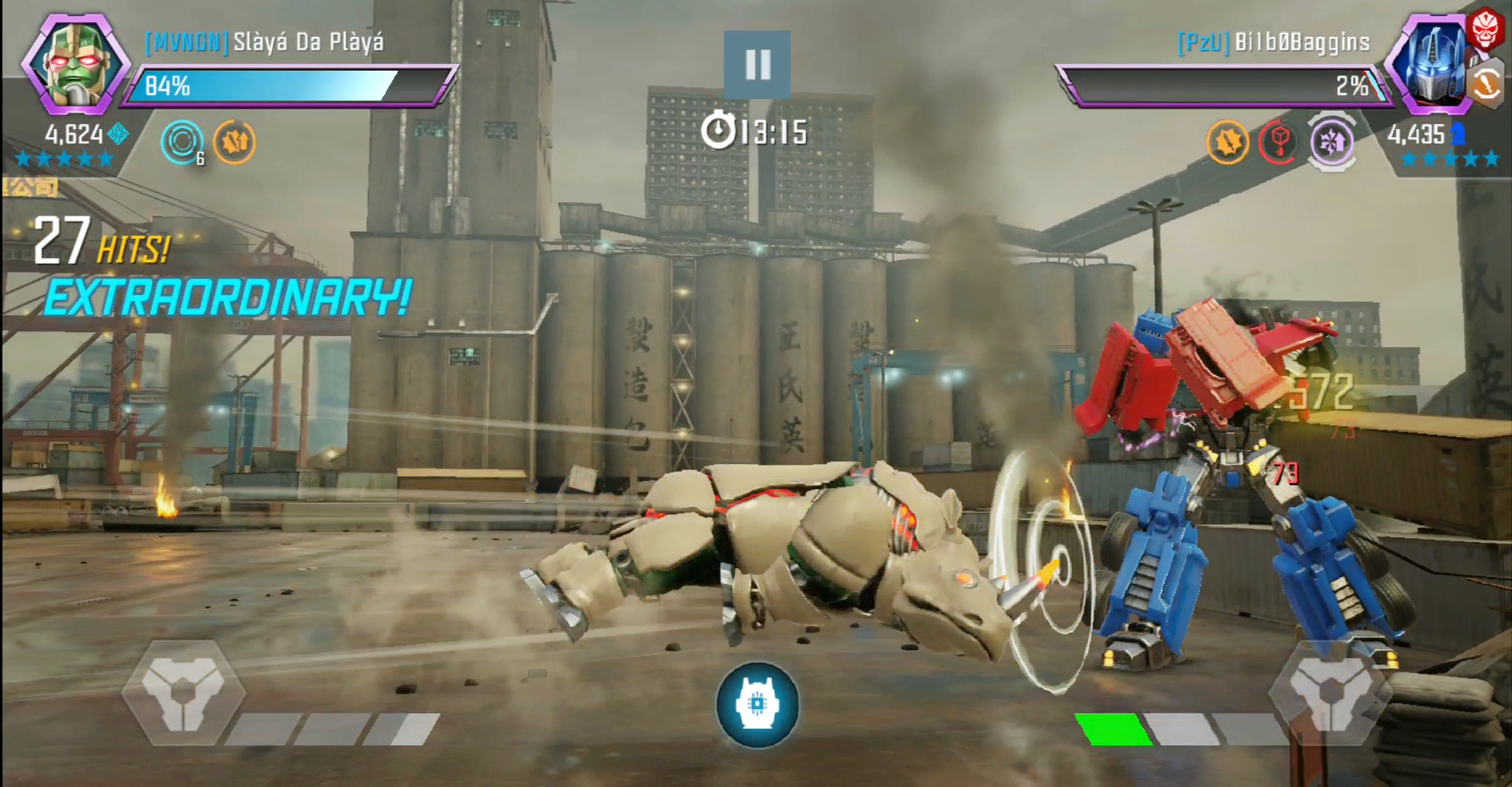Pause the fight

(757, 65)
